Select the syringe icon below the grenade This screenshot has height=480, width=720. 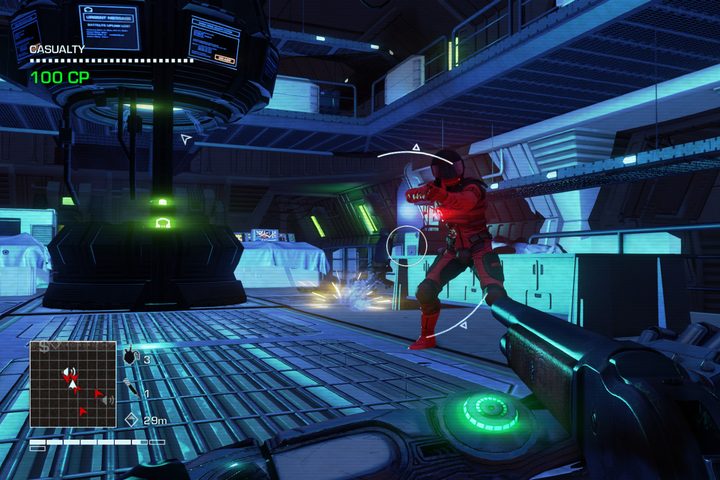coord(129,389)
